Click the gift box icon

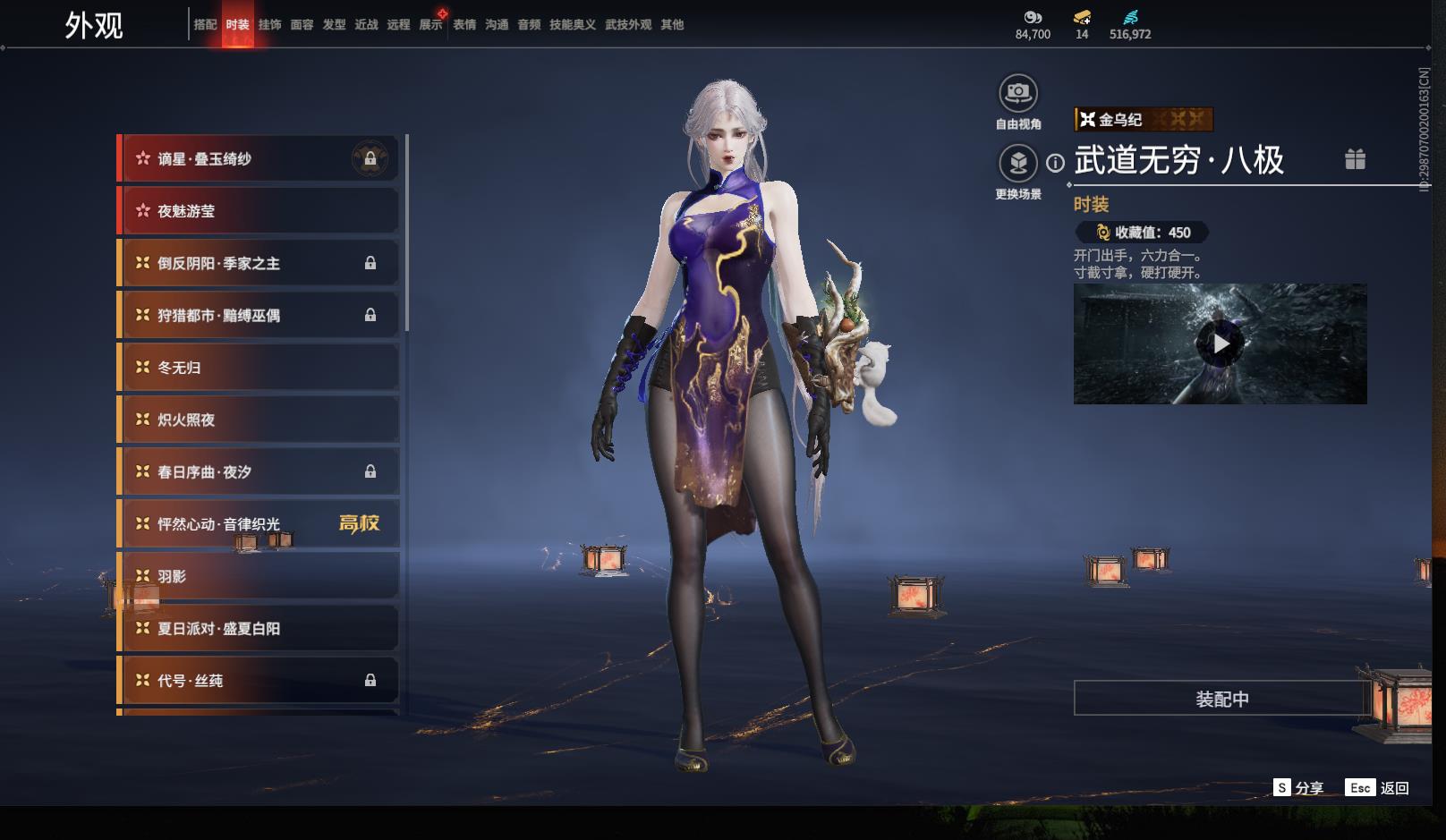tap(1355, 159)
